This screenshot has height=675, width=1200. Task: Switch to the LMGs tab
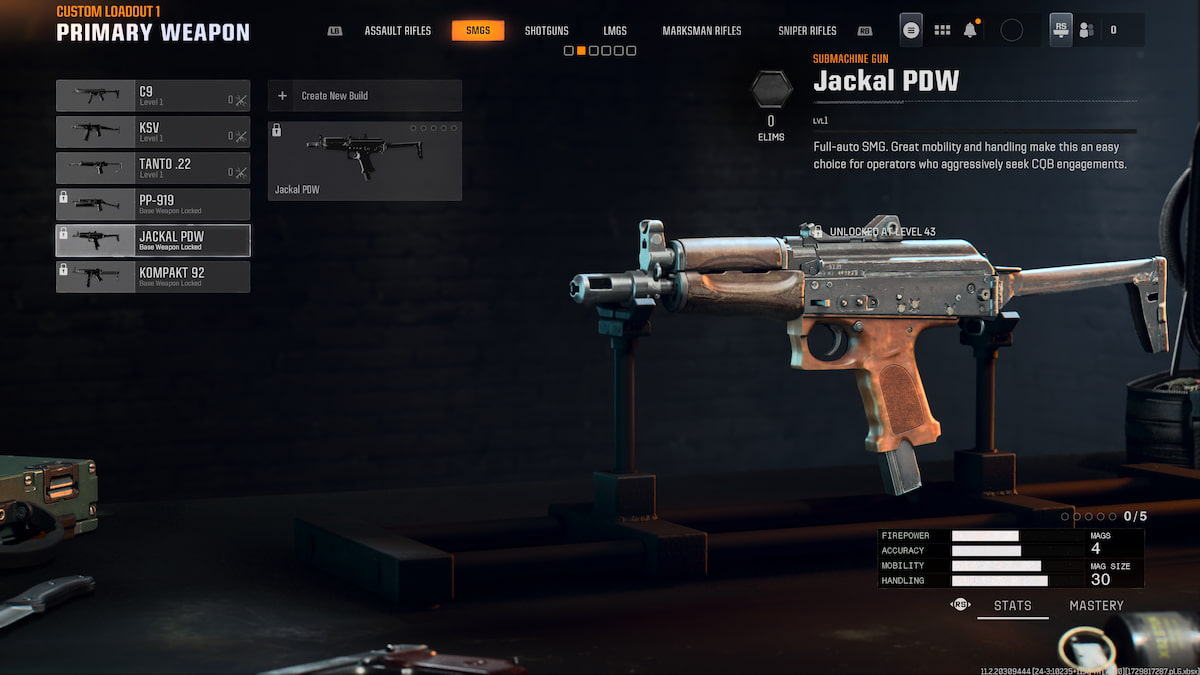(x=615, y=31)
